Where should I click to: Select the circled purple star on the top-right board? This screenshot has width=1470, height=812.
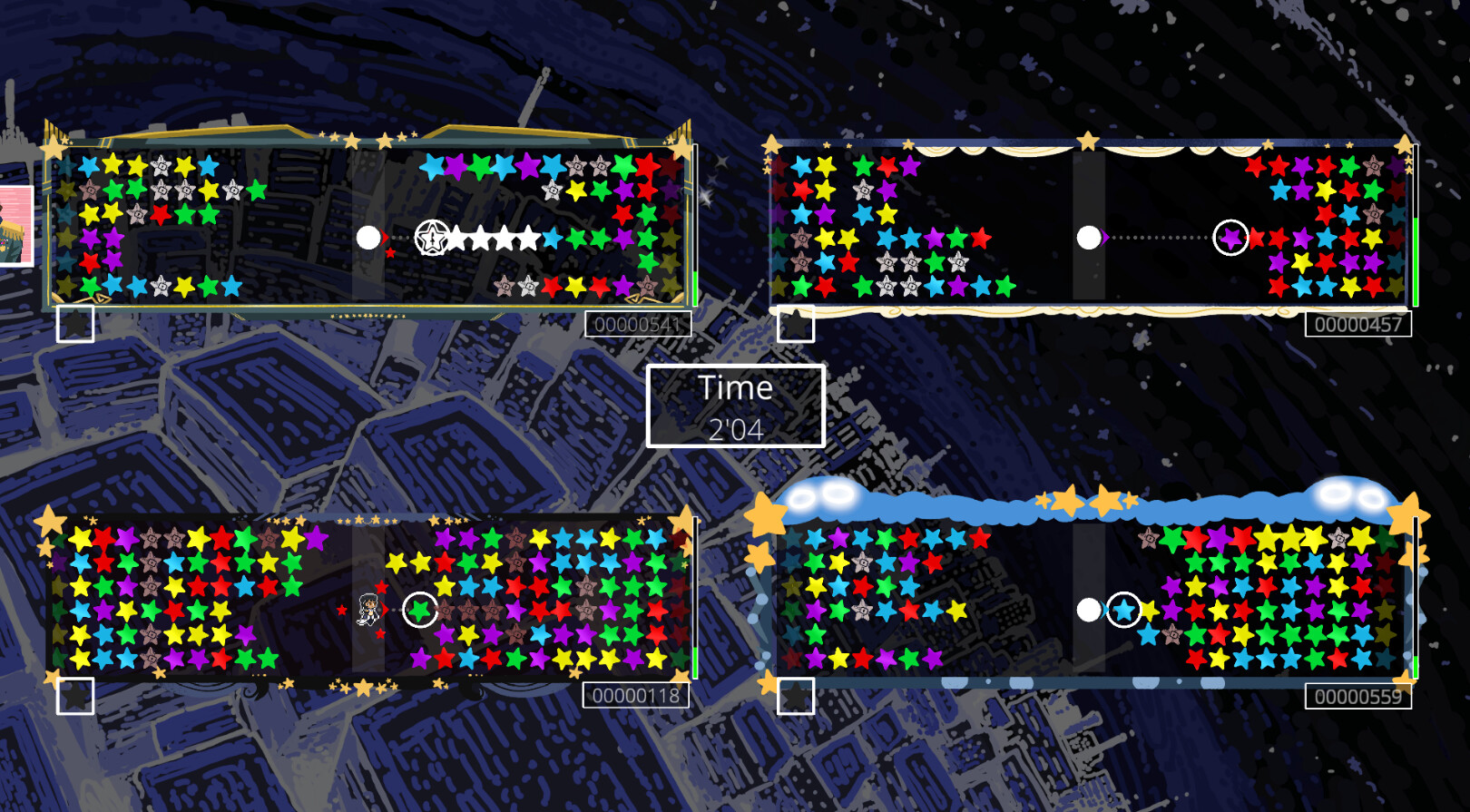(1230, 238)
